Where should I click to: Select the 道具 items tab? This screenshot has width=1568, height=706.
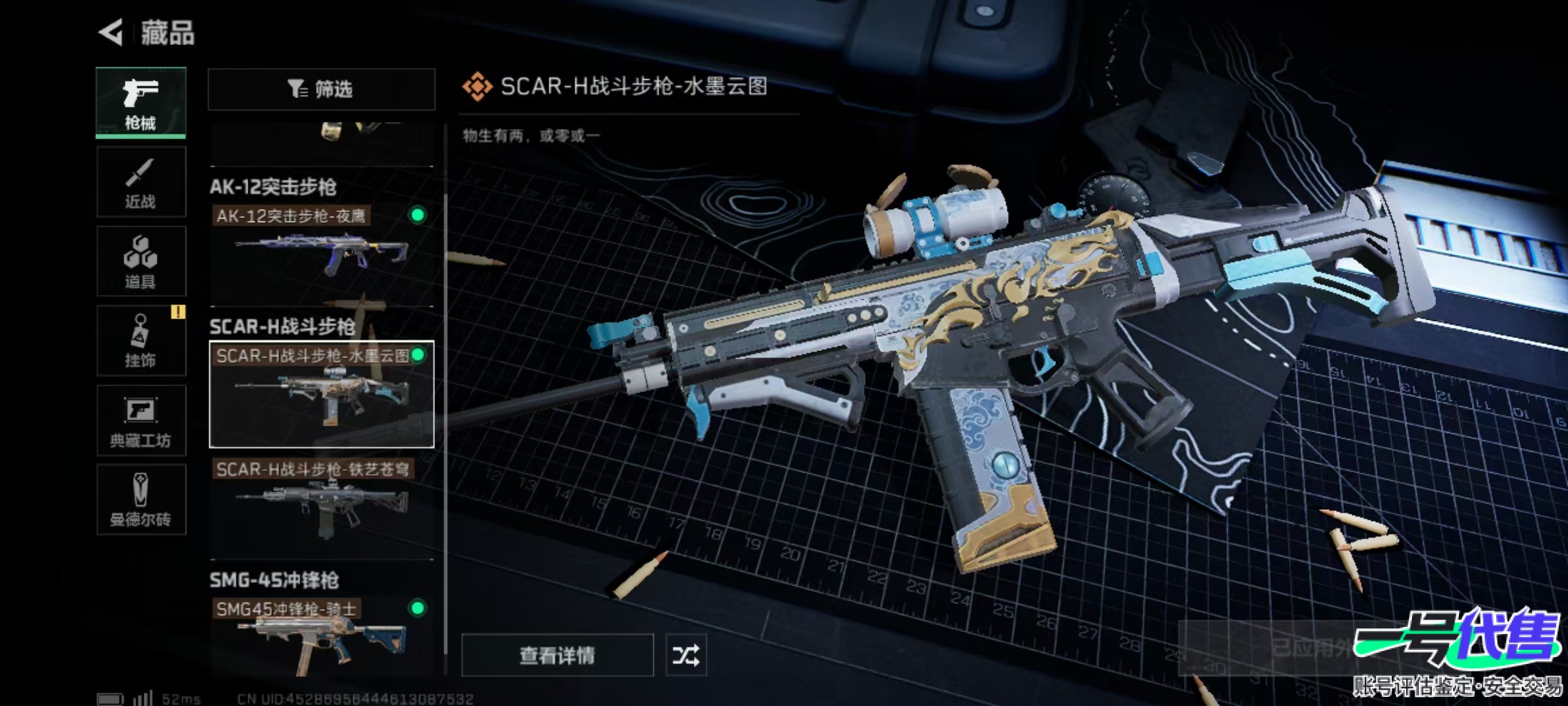pos(140,261)
